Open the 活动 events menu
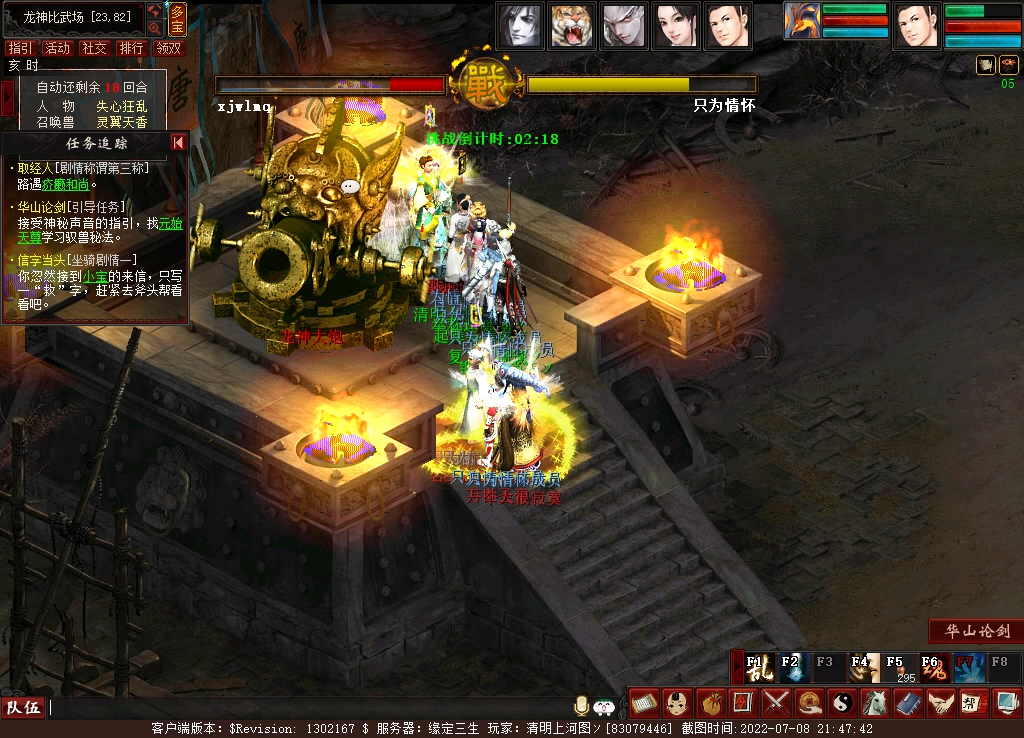1024x738 pixels. [x=57, y=48]
